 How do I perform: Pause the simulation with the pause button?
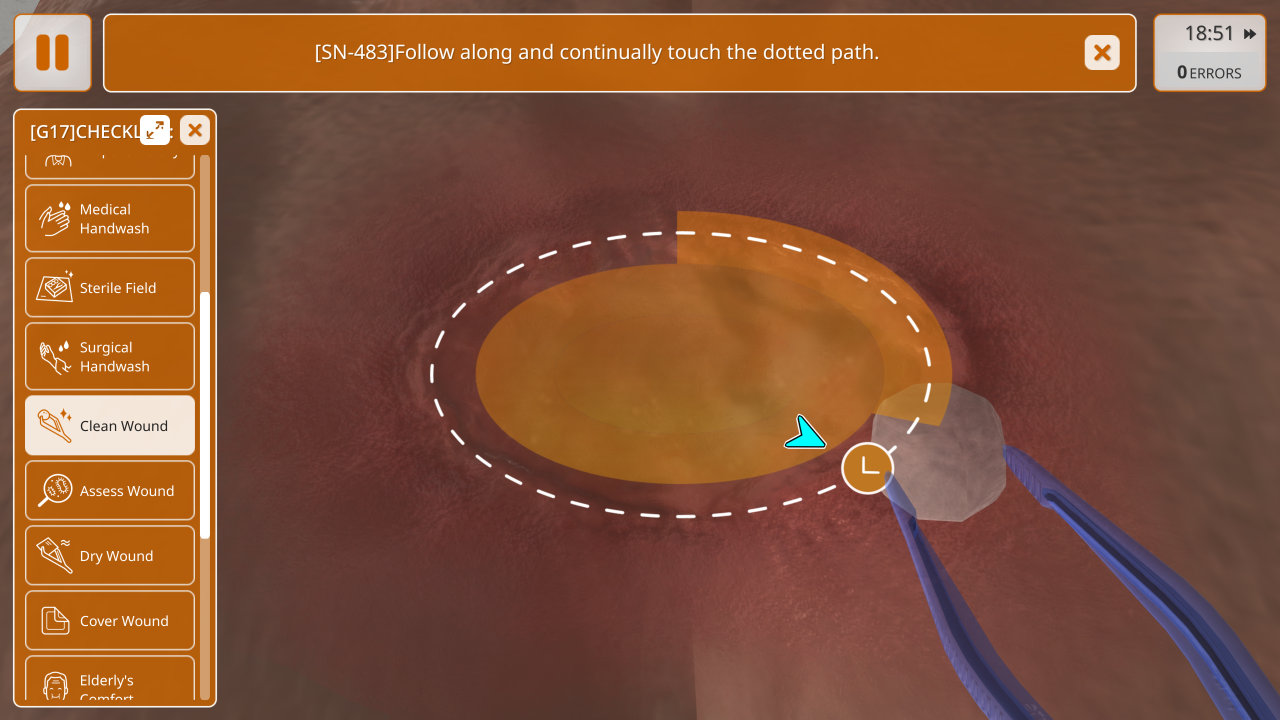(53, 52)
